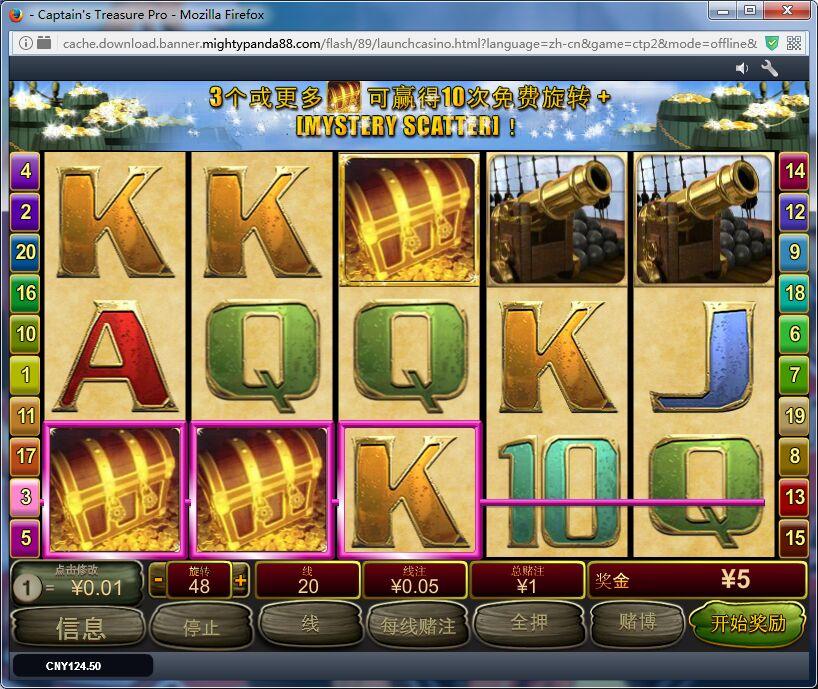Screen dimensions: 818x689
Task: Open the 信息 info button
Action: pos(80,627)
